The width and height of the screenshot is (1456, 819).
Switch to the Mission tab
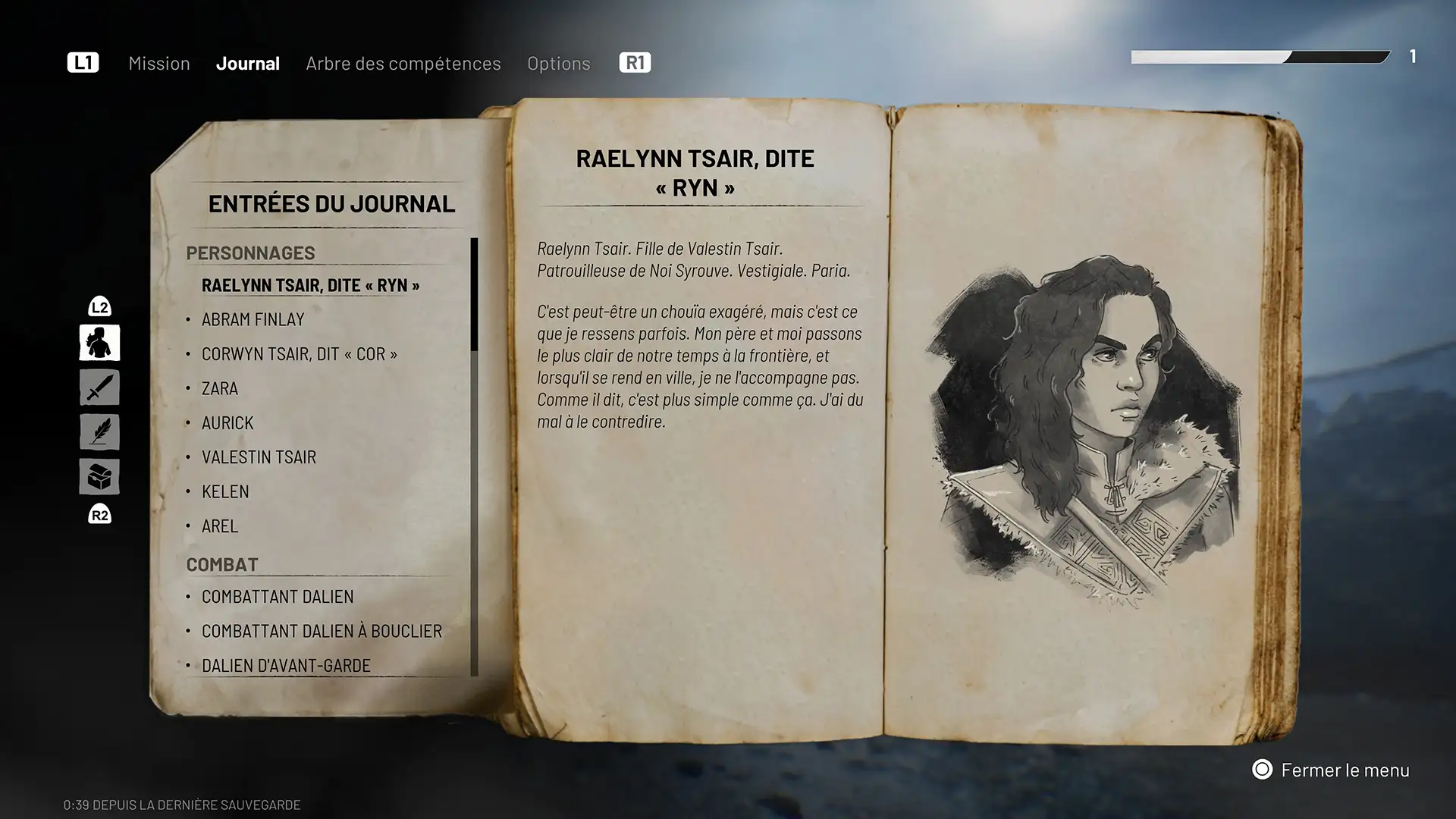(159, 64)
